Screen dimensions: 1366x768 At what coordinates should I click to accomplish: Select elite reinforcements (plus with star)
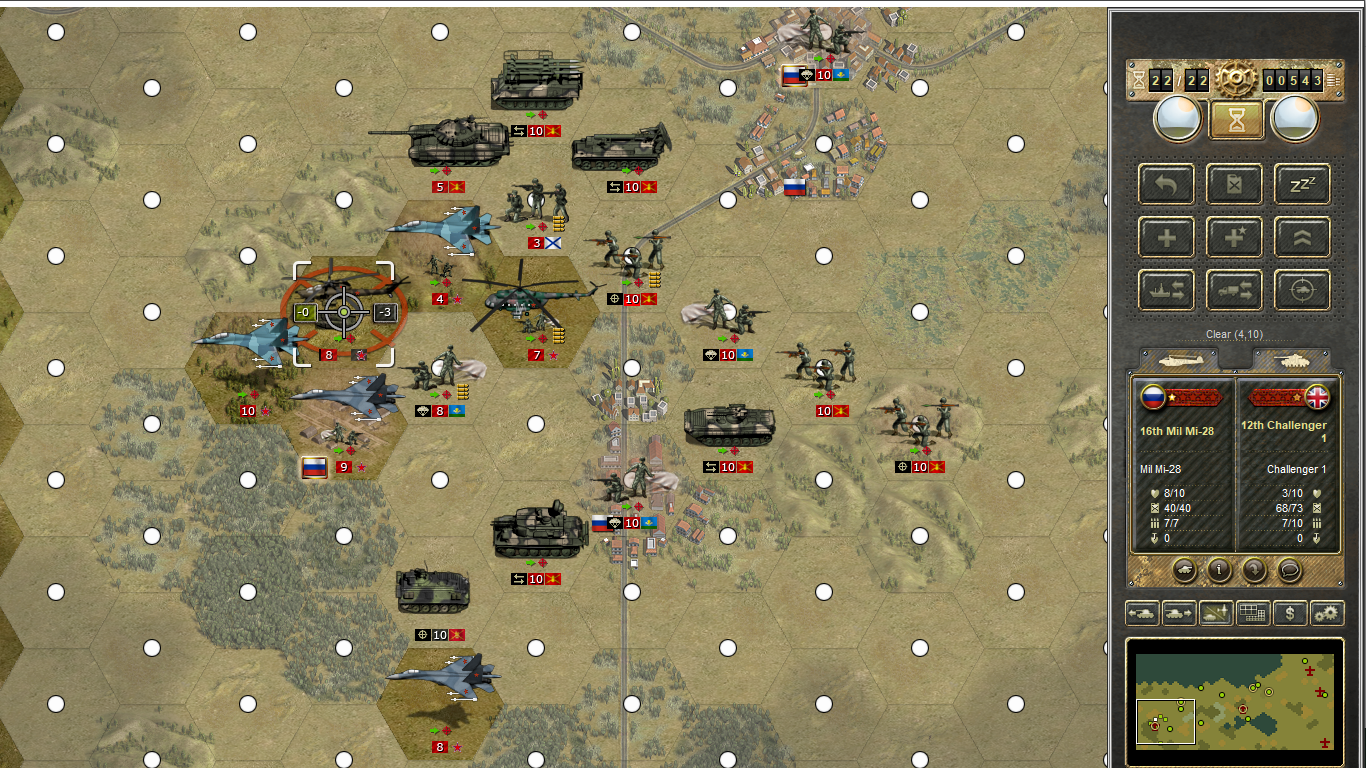pos(1234,238)
